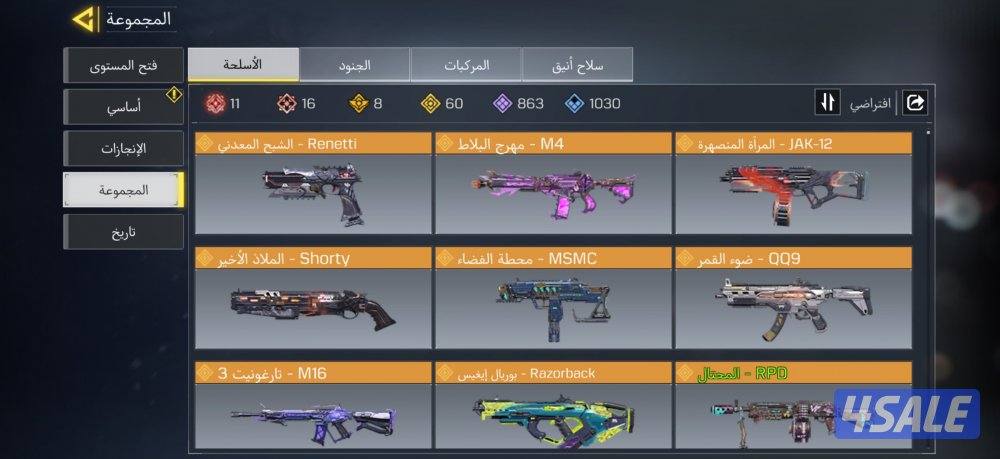Open the Shorty weapon card
Image resolution: width=1000 pixels, height=459 pixels.
point(314,299)
